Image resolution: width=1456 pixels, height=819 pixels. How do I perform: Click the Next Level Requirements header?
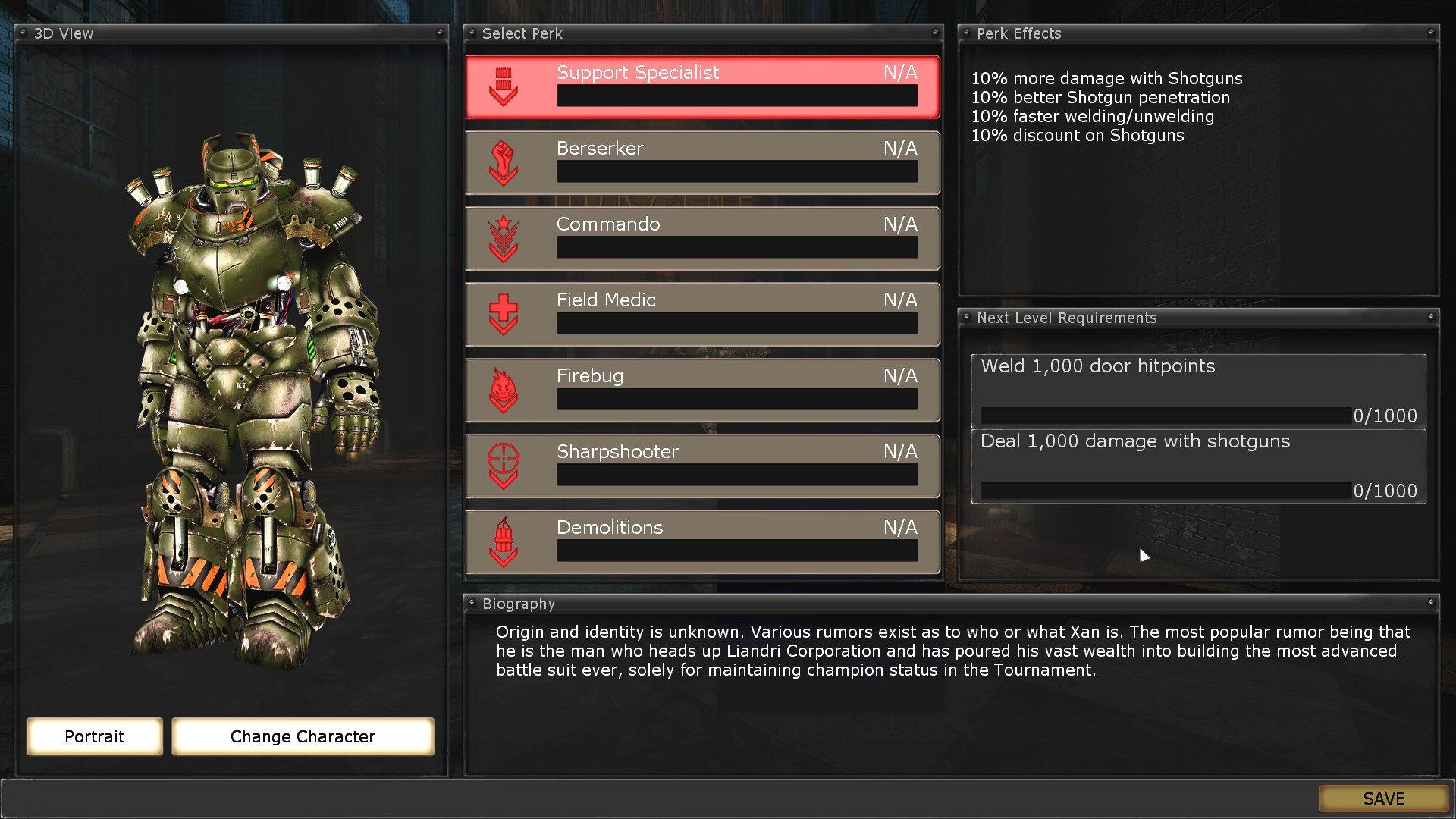(1197, 318)
